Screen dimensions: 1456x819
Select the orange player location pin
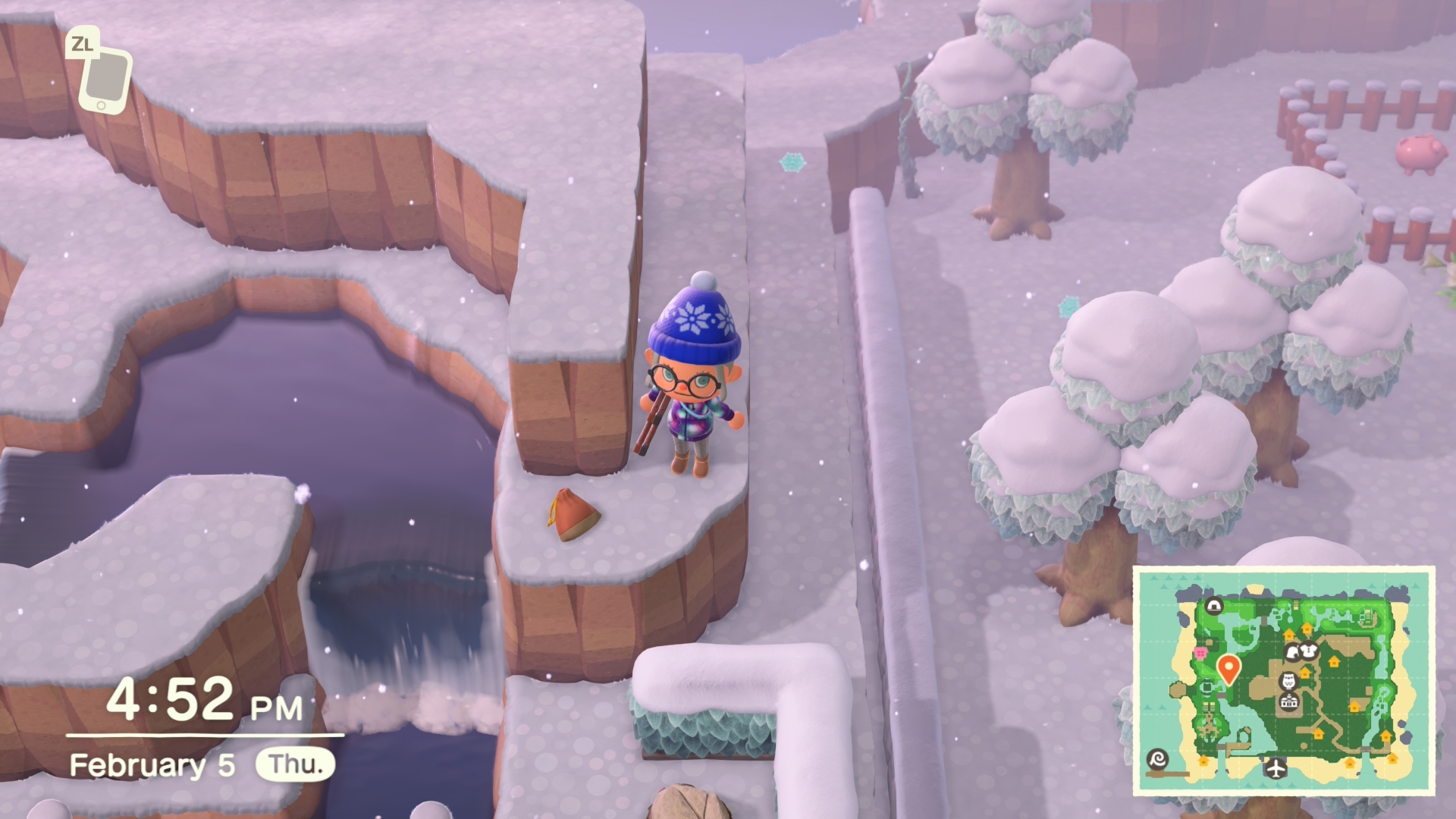pyautogui.click(x=1228, y=669)
